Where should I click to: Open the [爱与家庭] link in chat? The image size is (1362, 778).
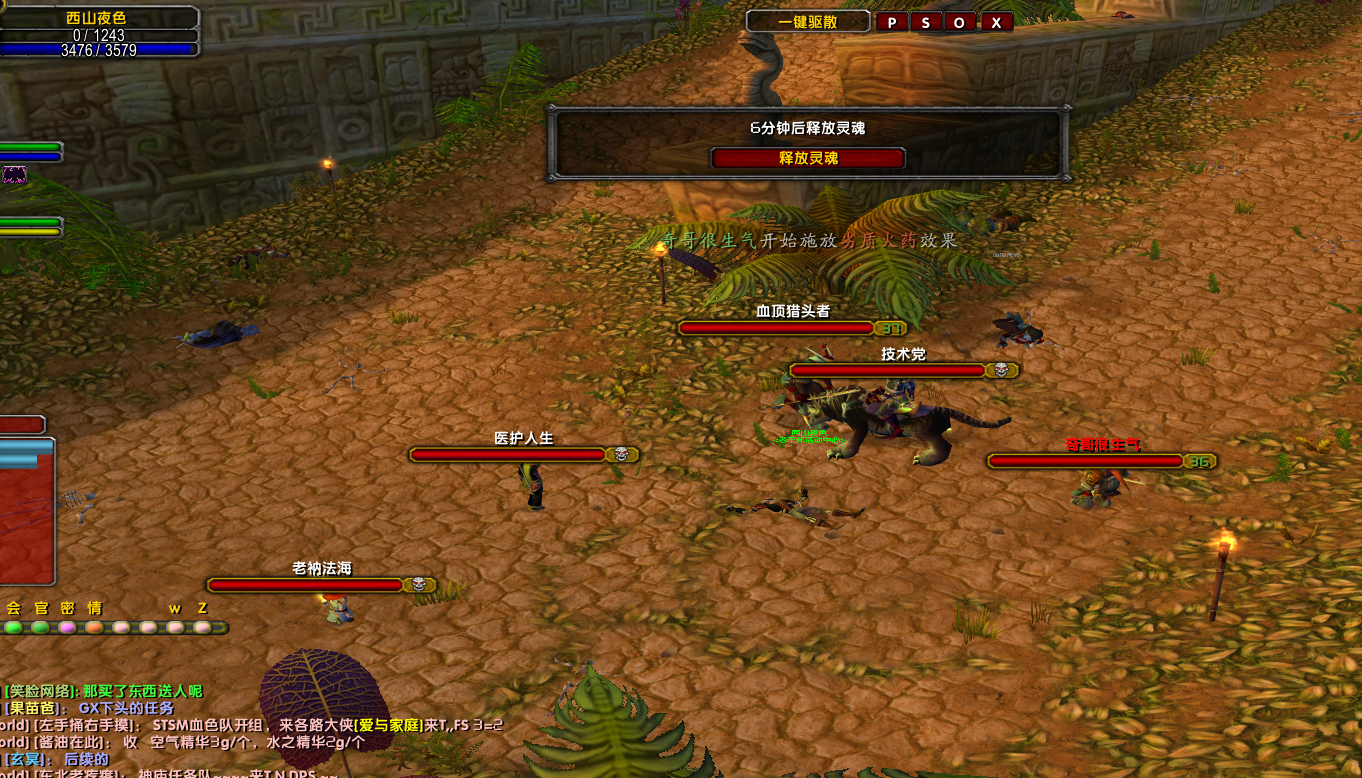tap(387, 725)
